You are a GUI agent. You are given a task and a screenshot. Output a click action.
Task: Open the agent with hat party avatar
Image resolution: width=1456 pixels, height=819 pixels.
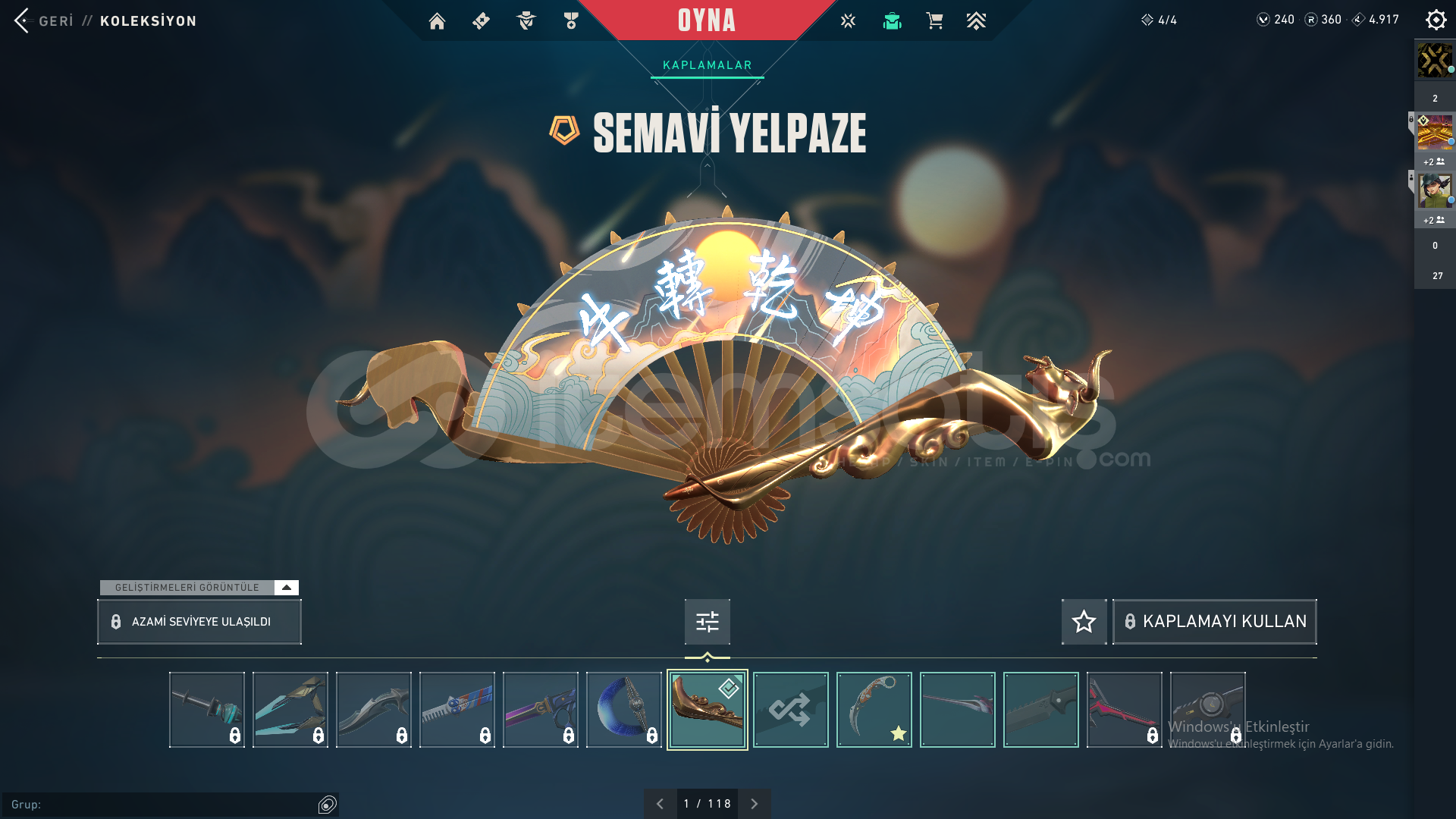pos(1435,191)
